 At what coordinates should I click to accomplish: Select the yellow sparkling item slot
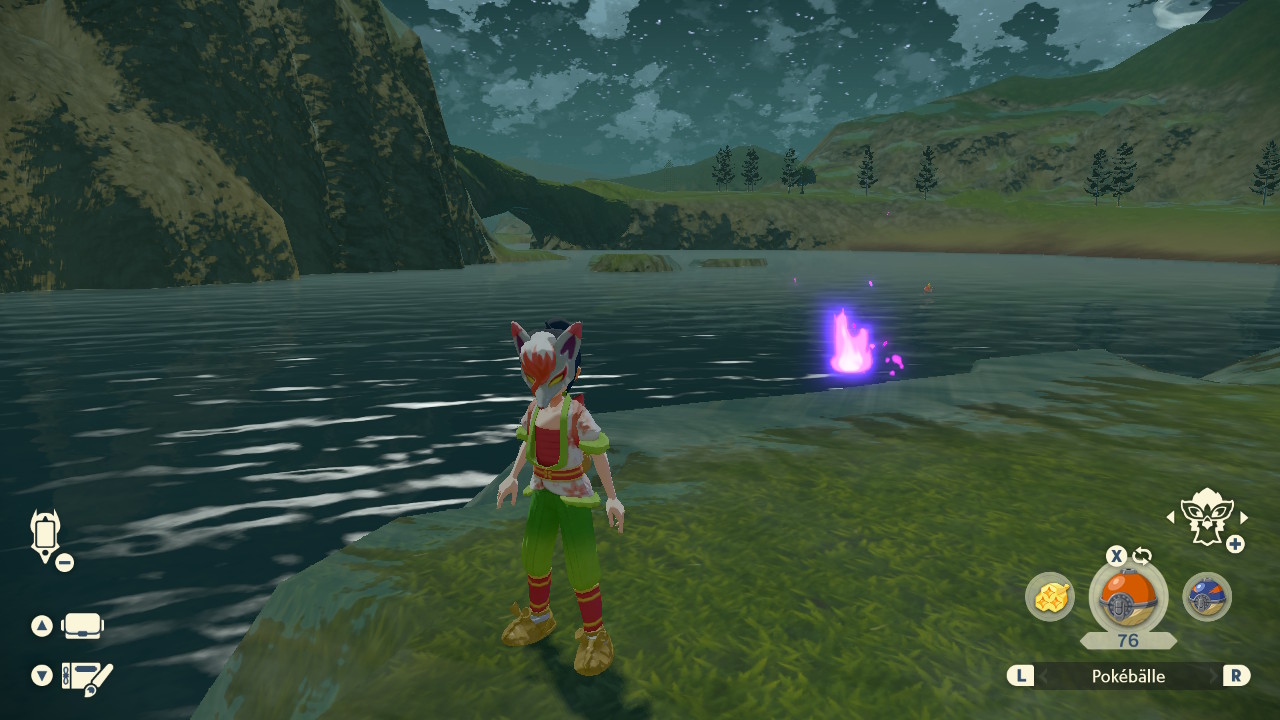(1050, 597)
